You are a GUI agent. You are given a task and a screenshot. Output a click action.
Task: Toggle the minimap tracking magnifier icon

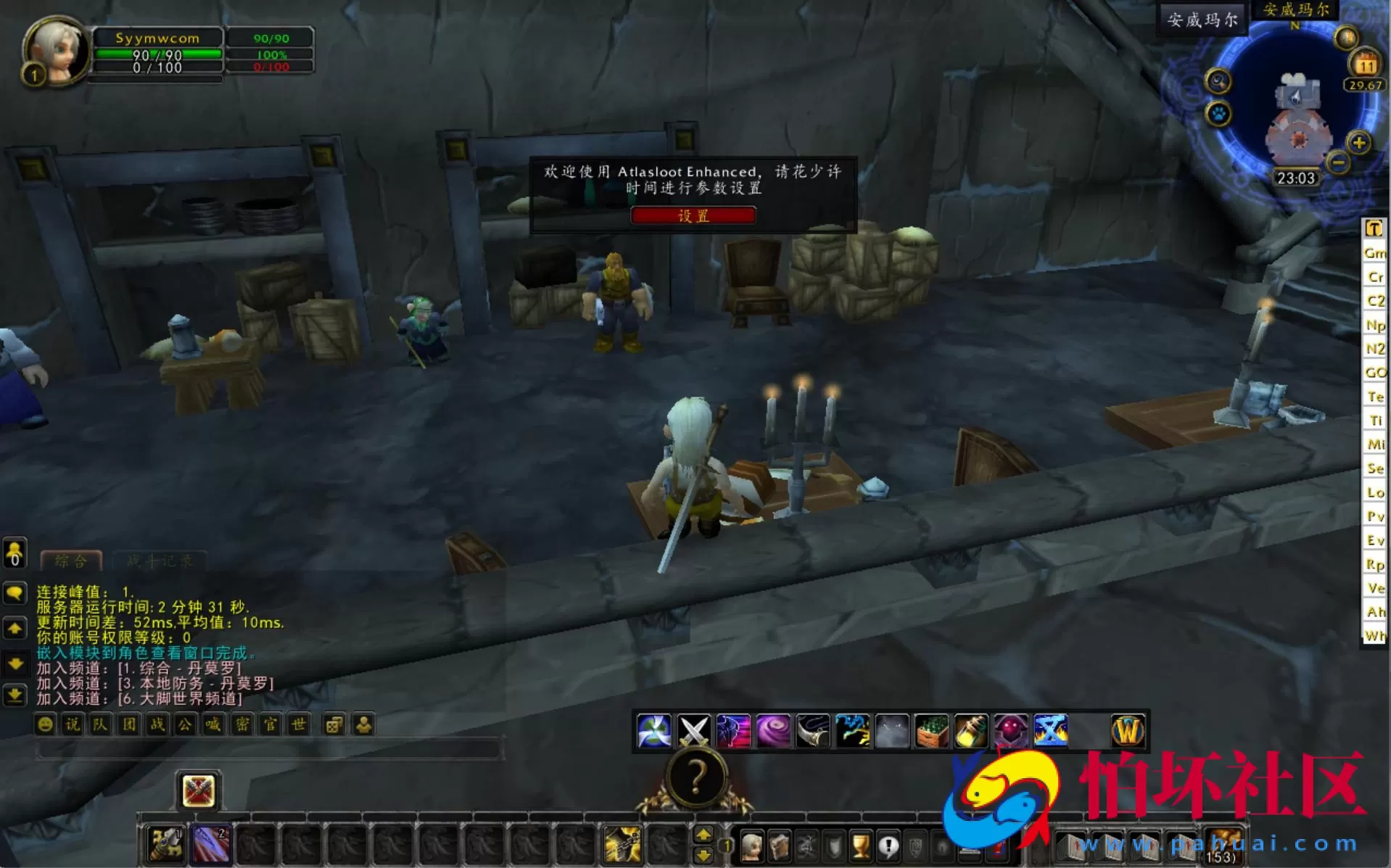pos(1218,81)
